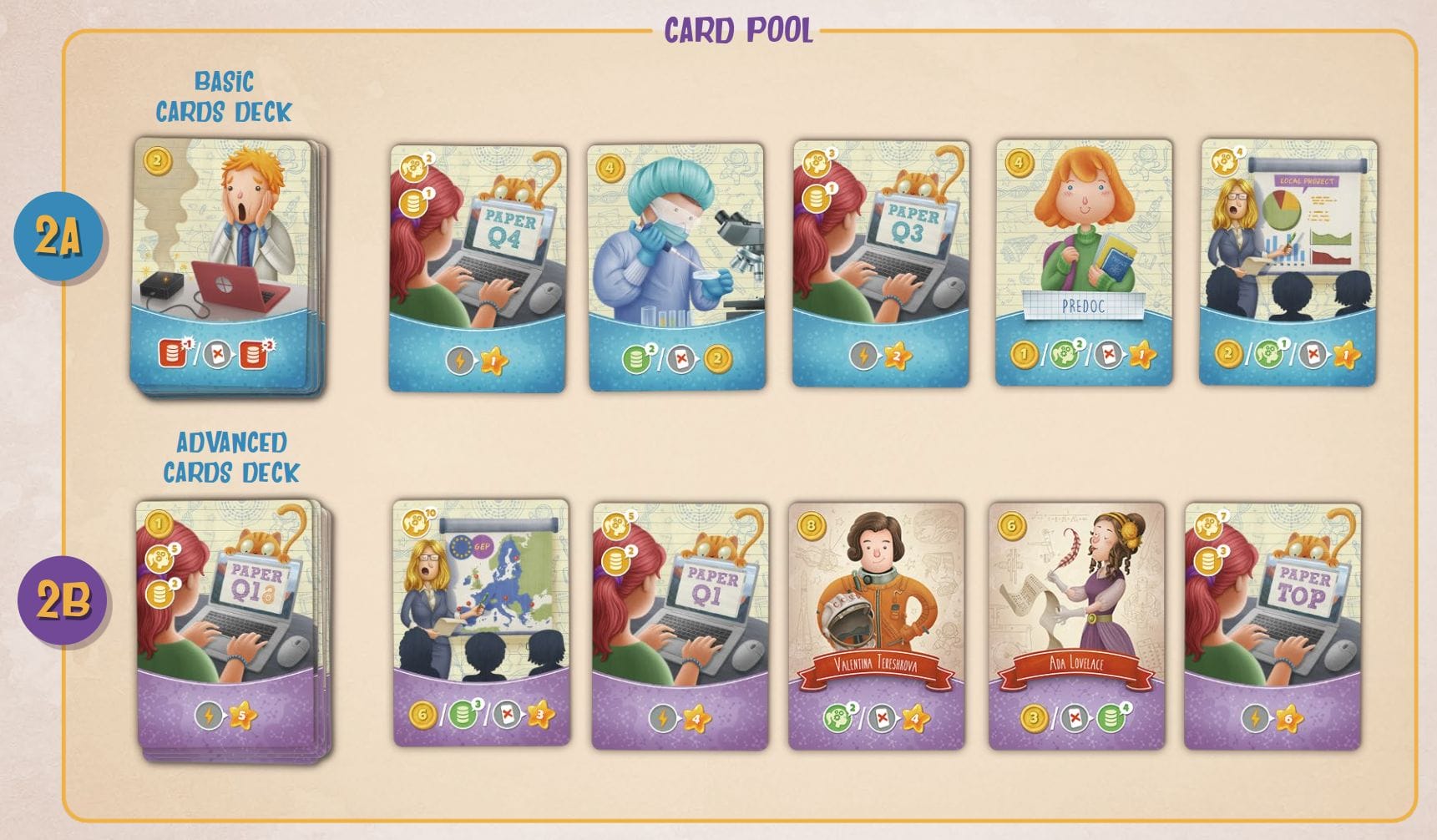Screen dimensions: 1437x840
Task: Select the Paper Q1 card in the pool
Action: [x=680, y=626]
